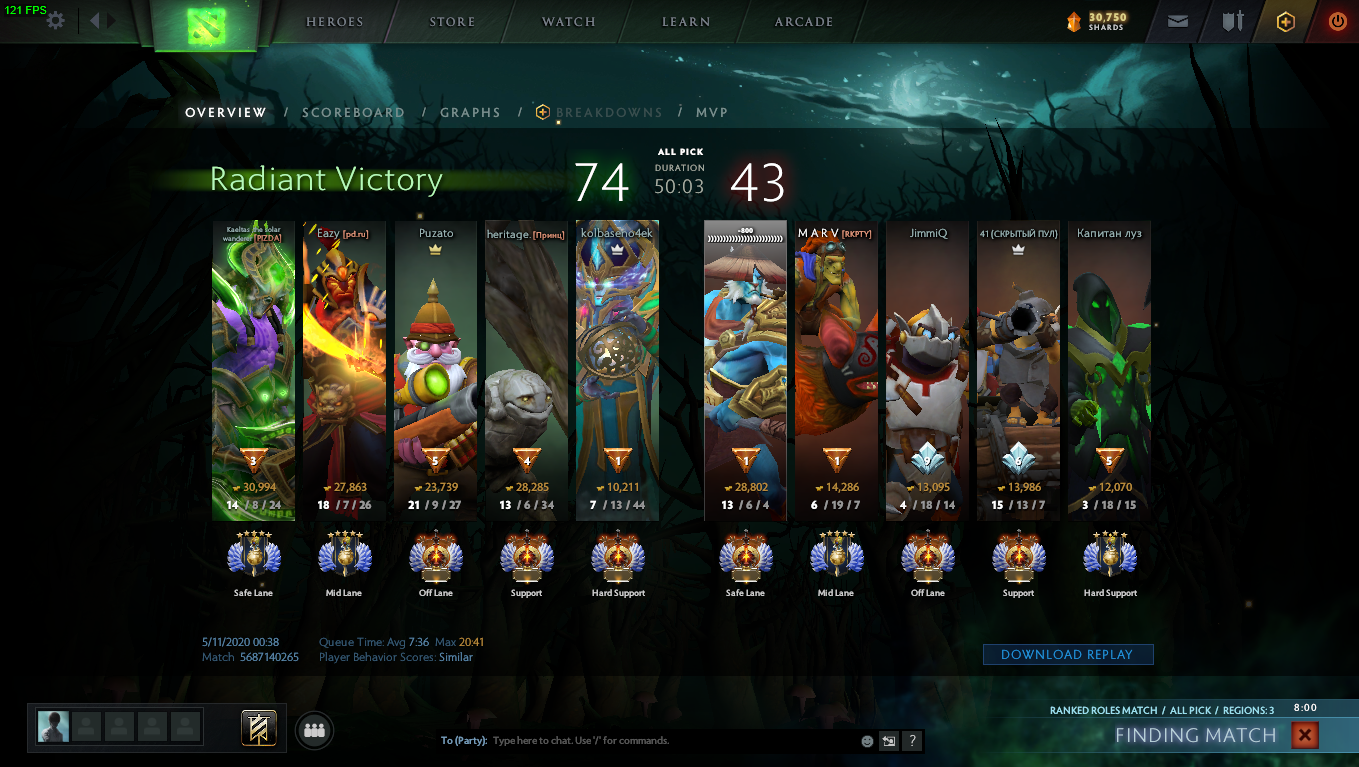The height and width of the screenshot is (767, 1359).
Task: Open the settings gear icon
Action: click(56, 20)
